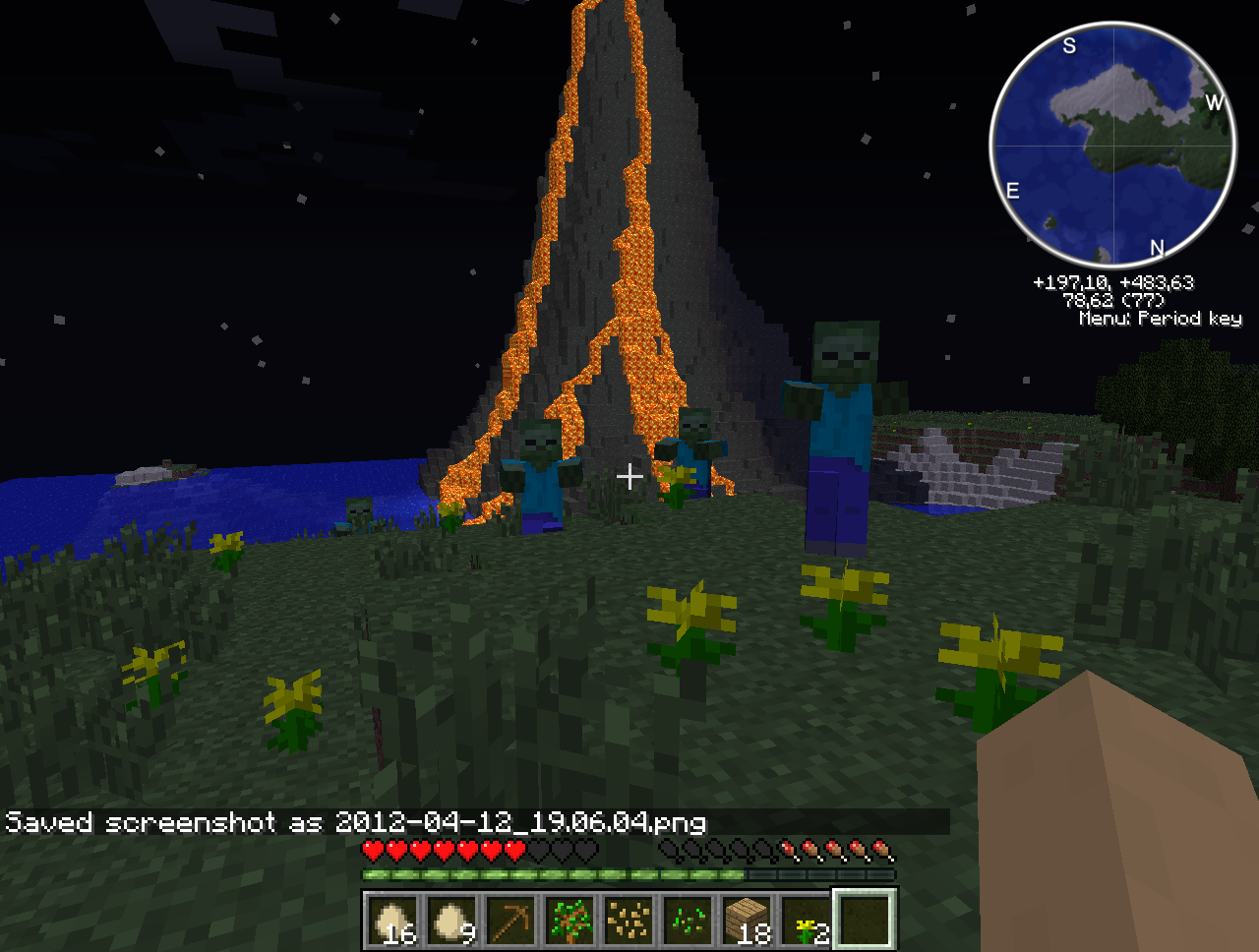Select the wooden planks stack of 18
The width and height of the screenshot is (1259, 952).
(747, 921)
